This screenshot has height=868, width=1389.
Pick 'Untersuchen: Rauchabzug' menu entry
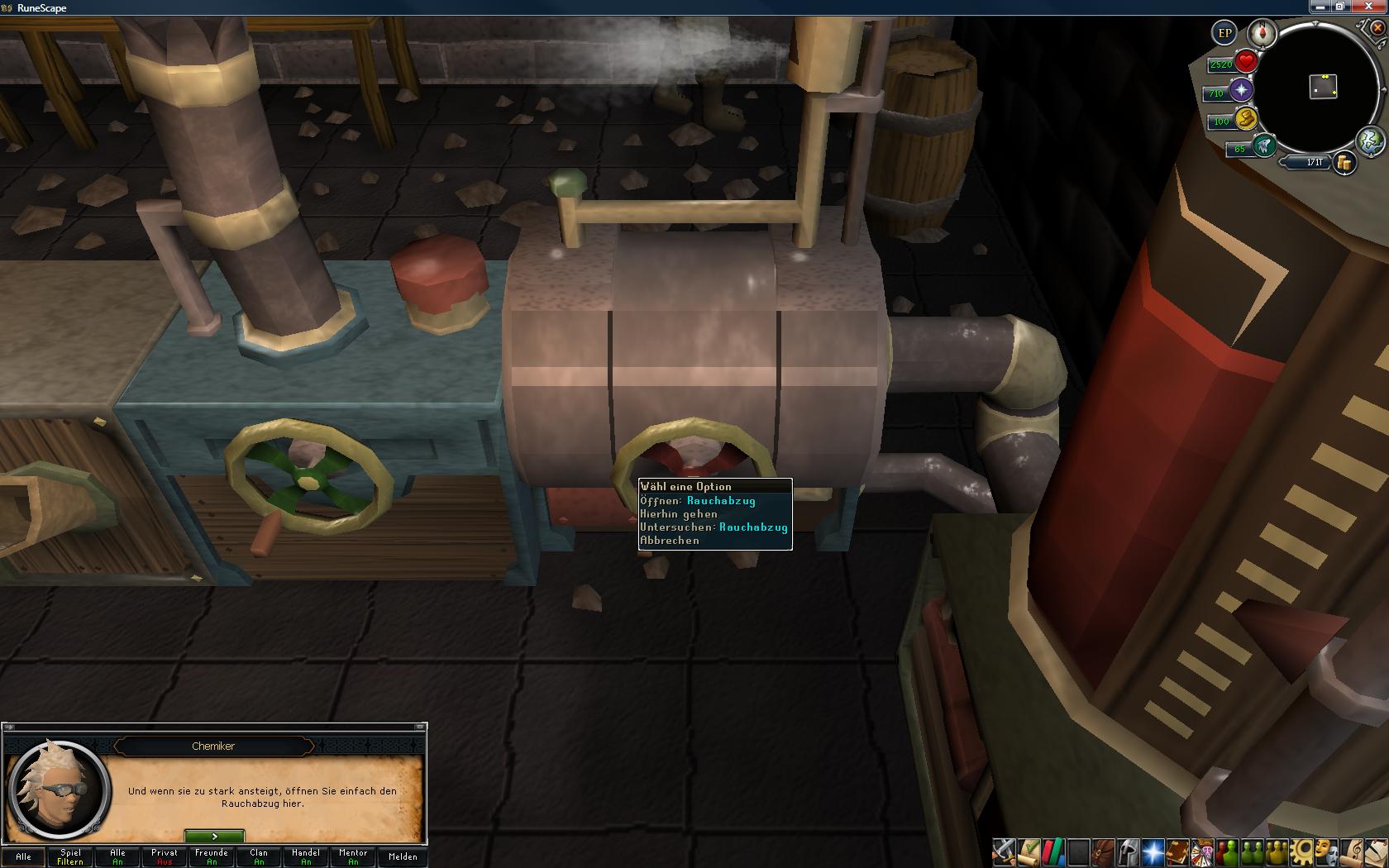[x=714, y=527]
